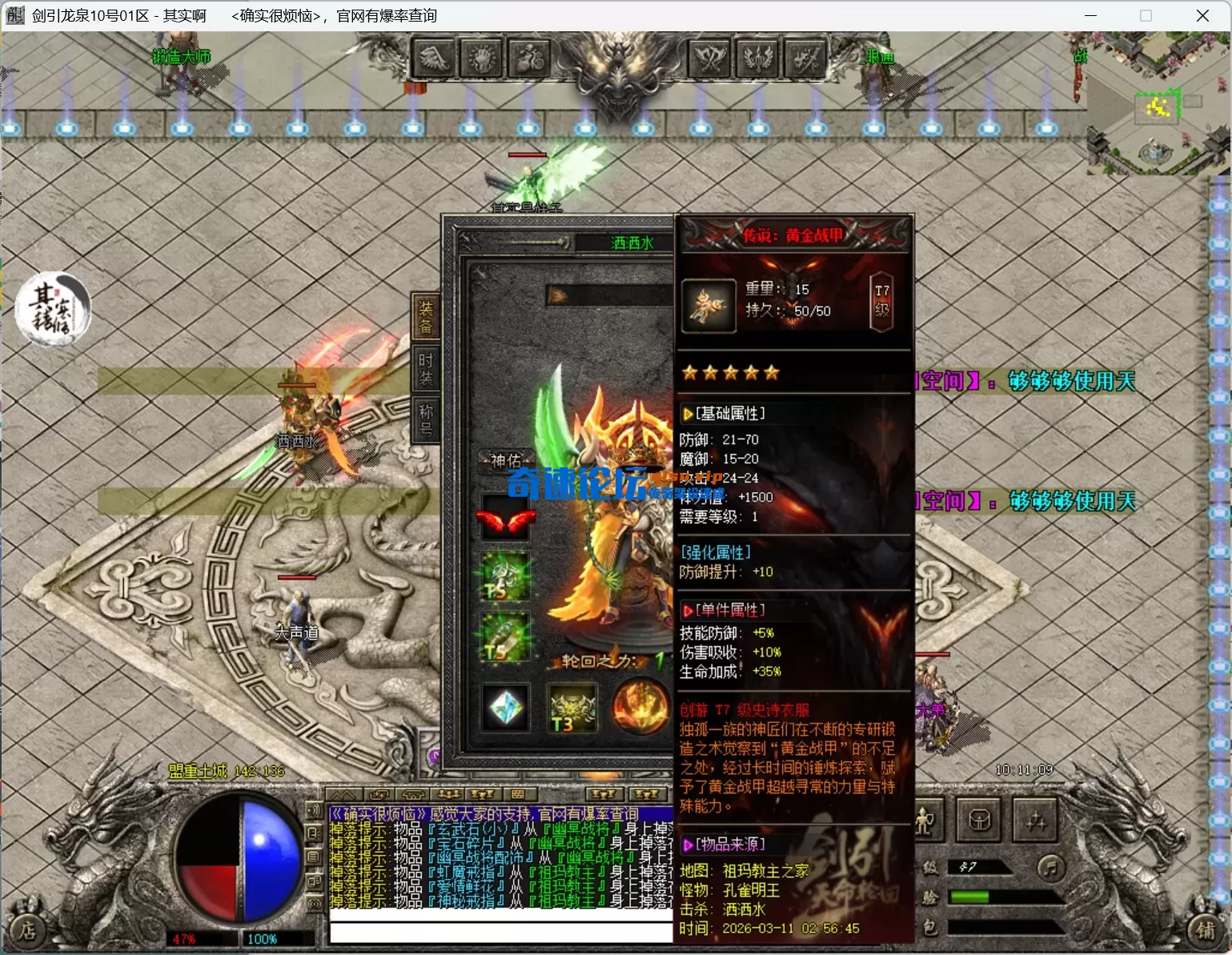Open the bag chest icon button
The width and height of the screenshot is (1232, 955).
(980, 821)
